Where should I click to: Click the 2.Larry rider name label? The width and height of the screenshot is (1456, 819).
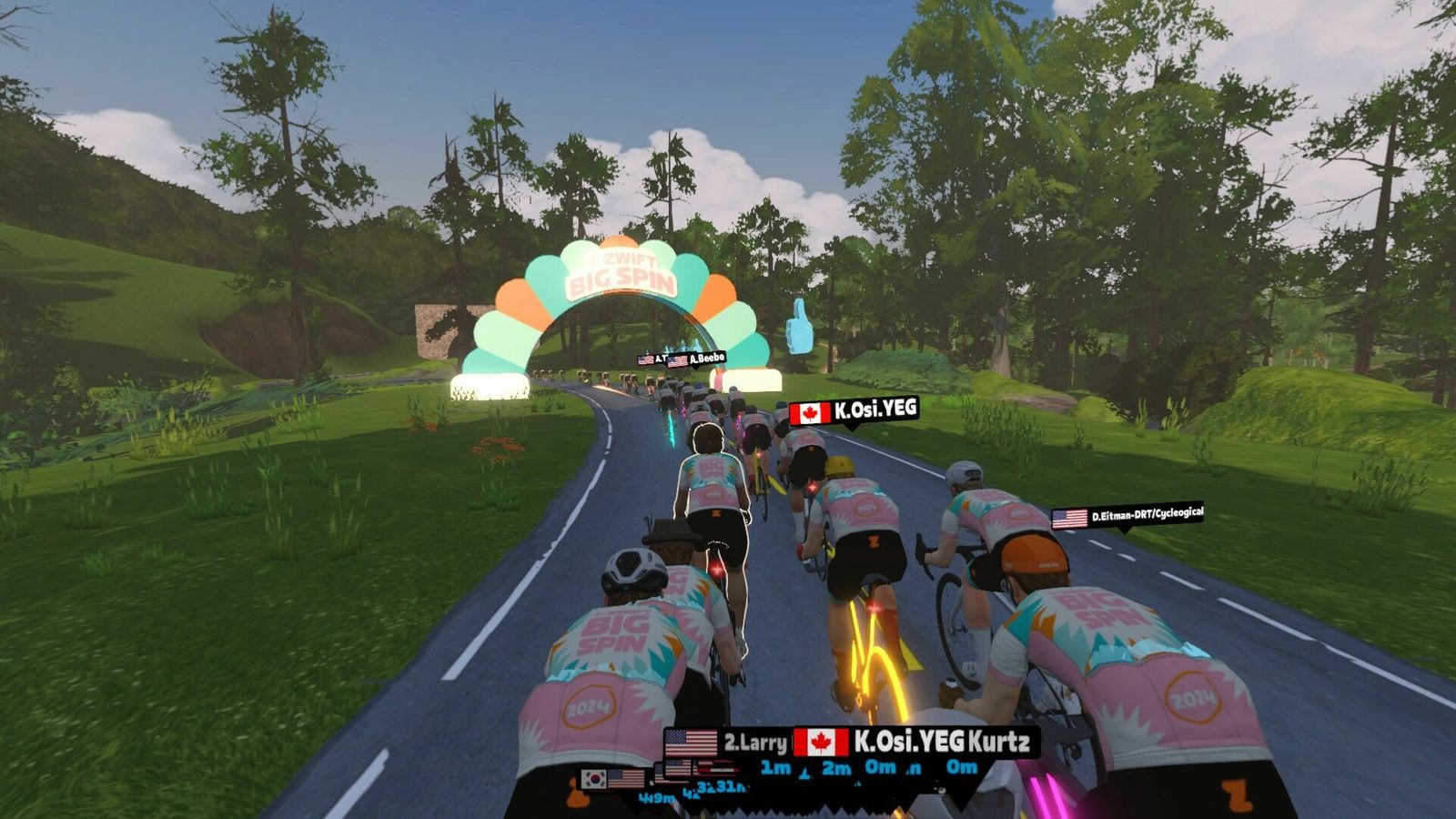pyautogui.click(x=728, y=743)
